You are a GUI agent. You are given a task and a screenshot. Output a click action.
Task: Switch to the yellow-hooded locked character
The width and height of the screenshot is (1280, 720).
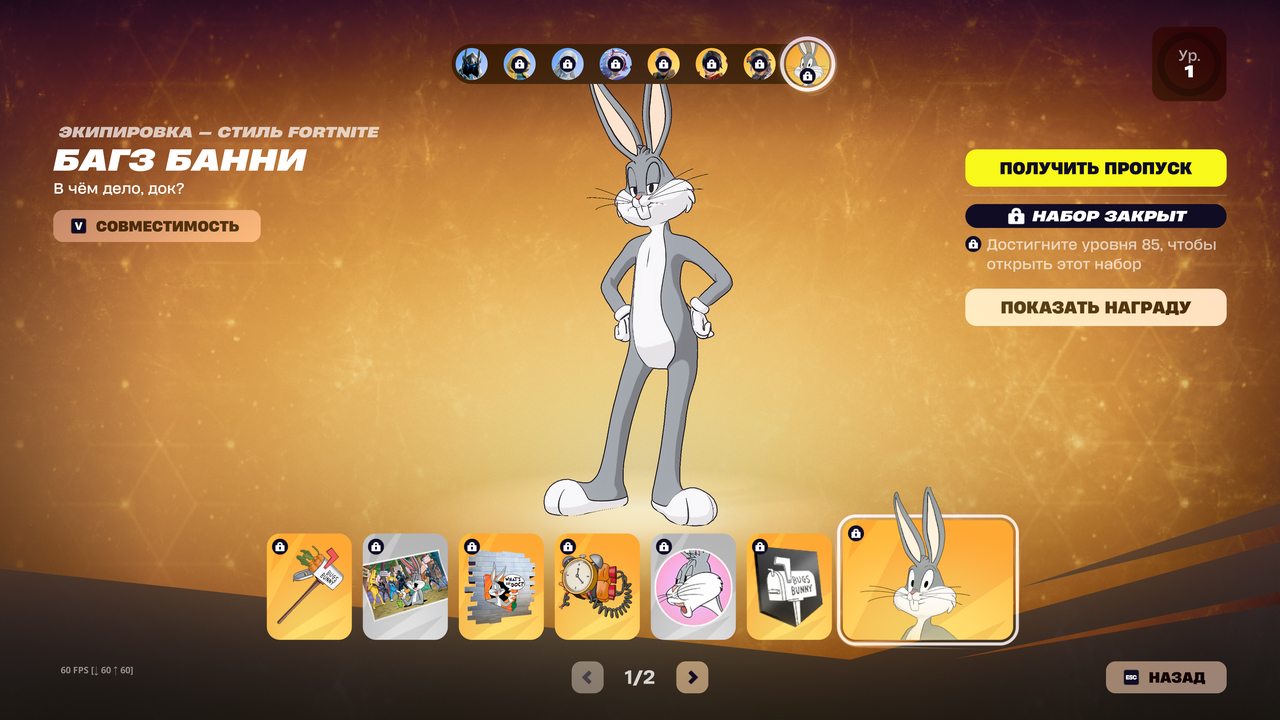[519, 64]
